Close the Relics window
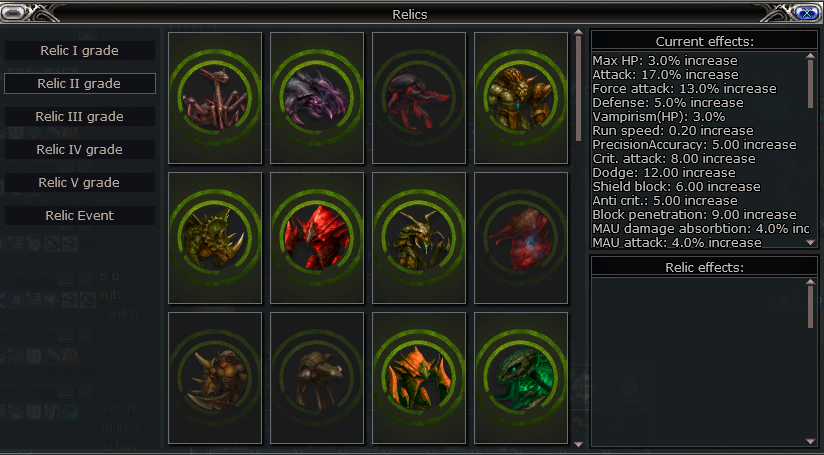Image resolution: width=824 pixels, height=455 pixels. [807, 13]
